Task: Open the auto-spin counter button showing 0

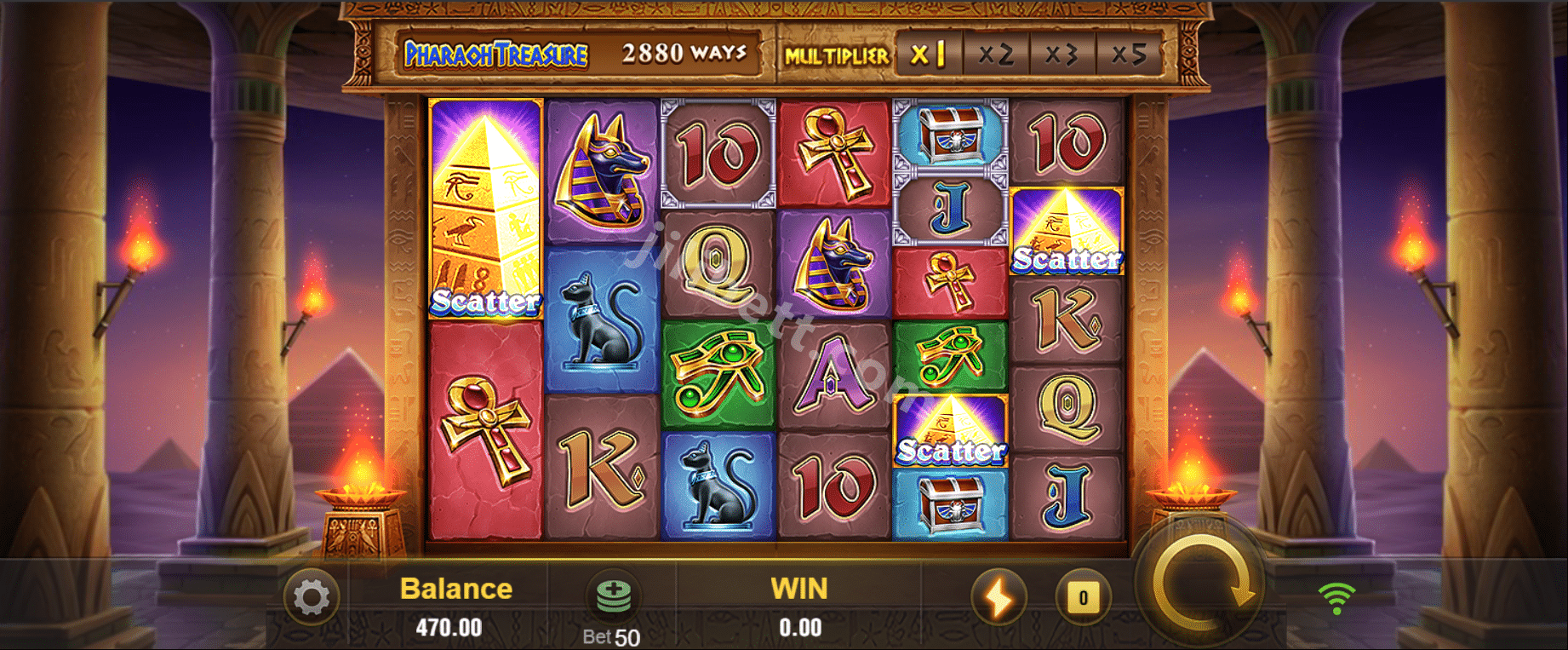Action: (x=1083, y=597)
